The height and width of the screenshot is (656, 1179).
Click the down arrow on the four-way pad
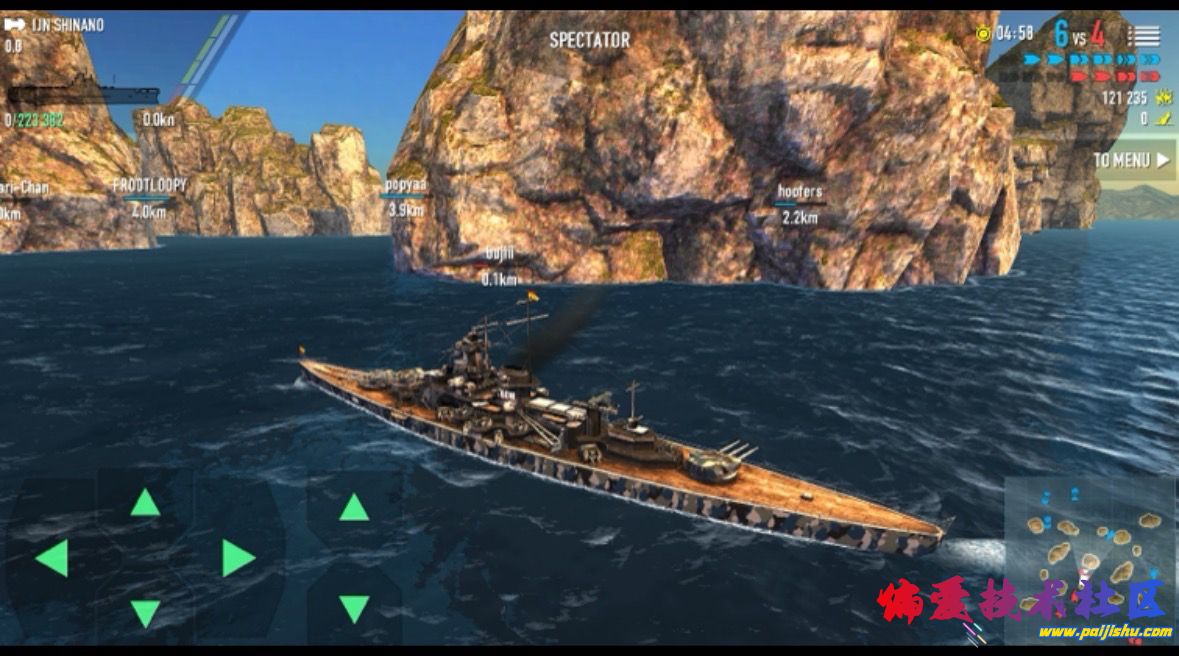coord(145,612)
